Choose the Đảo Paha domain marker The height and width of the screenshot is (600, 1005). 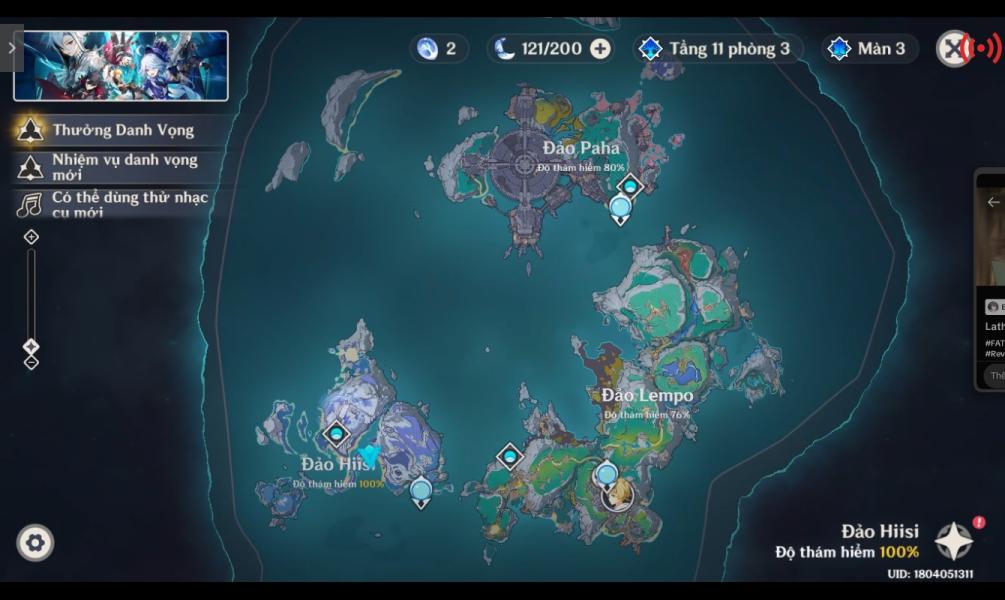(630, 186)
